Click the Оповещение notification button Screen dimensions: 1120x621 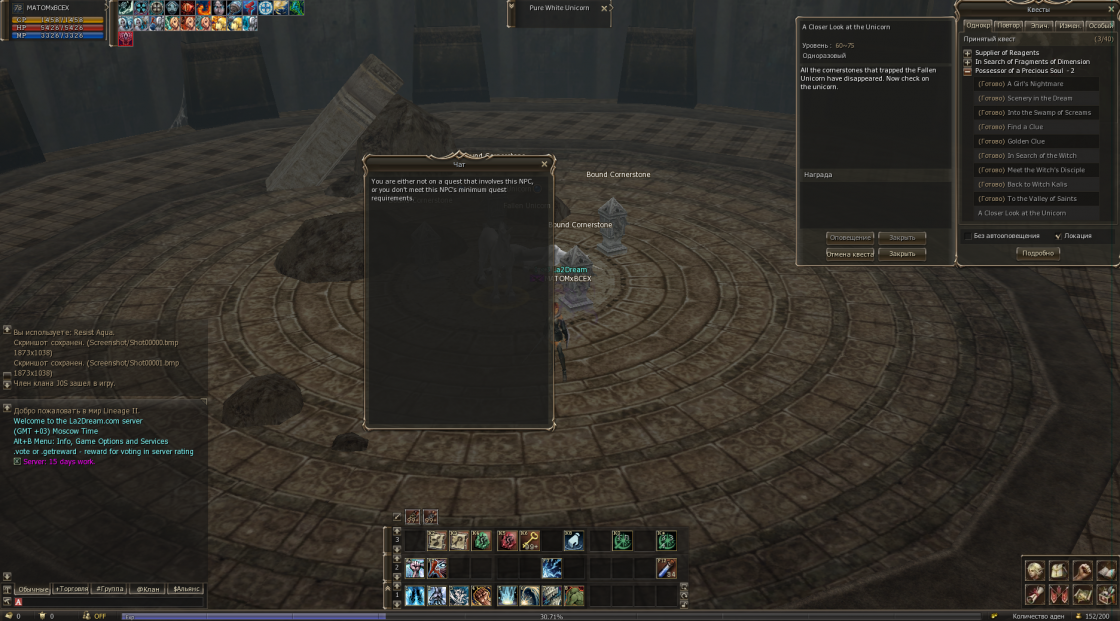pyautogui.click(x=849, y=238)
